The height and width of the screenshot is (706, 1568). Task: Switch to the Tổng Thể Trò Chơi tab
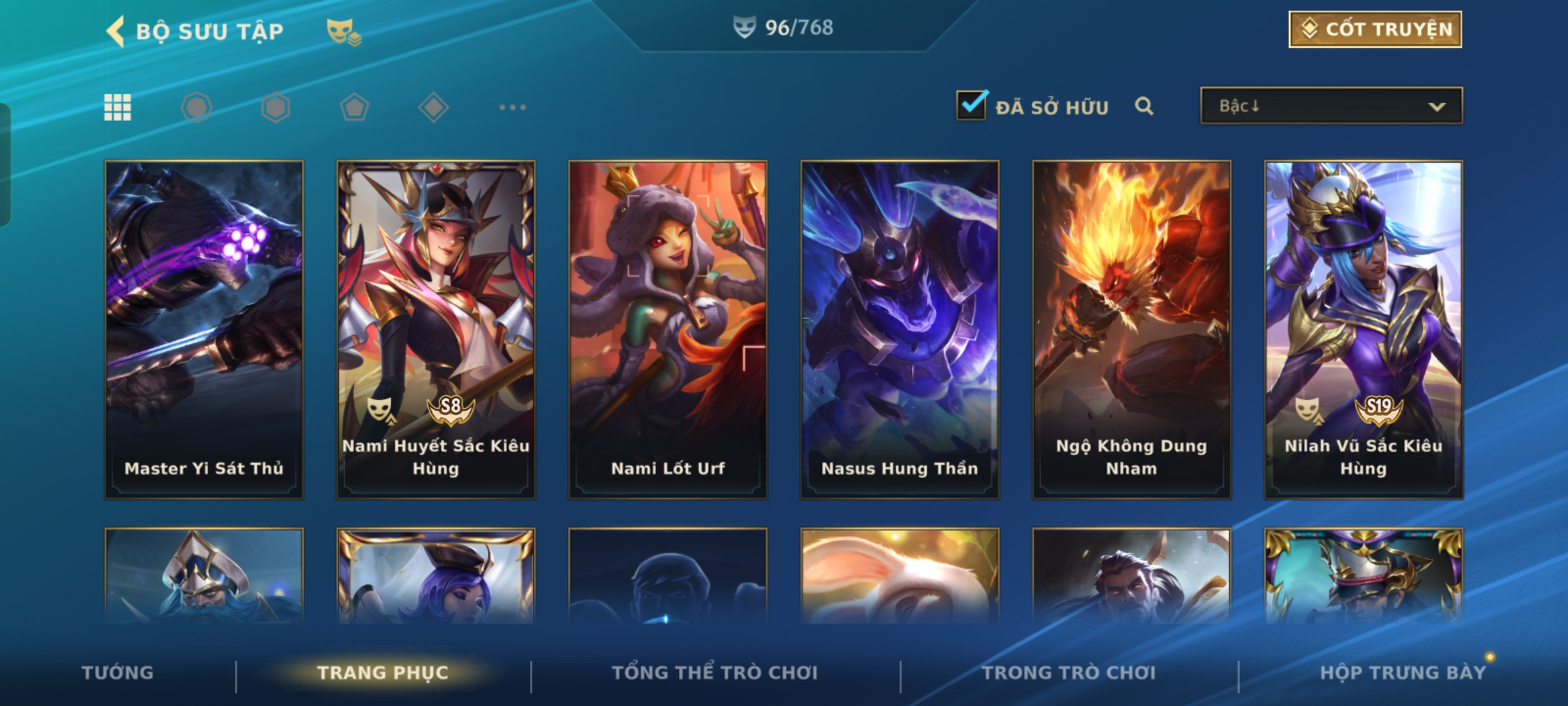(715, 673)
